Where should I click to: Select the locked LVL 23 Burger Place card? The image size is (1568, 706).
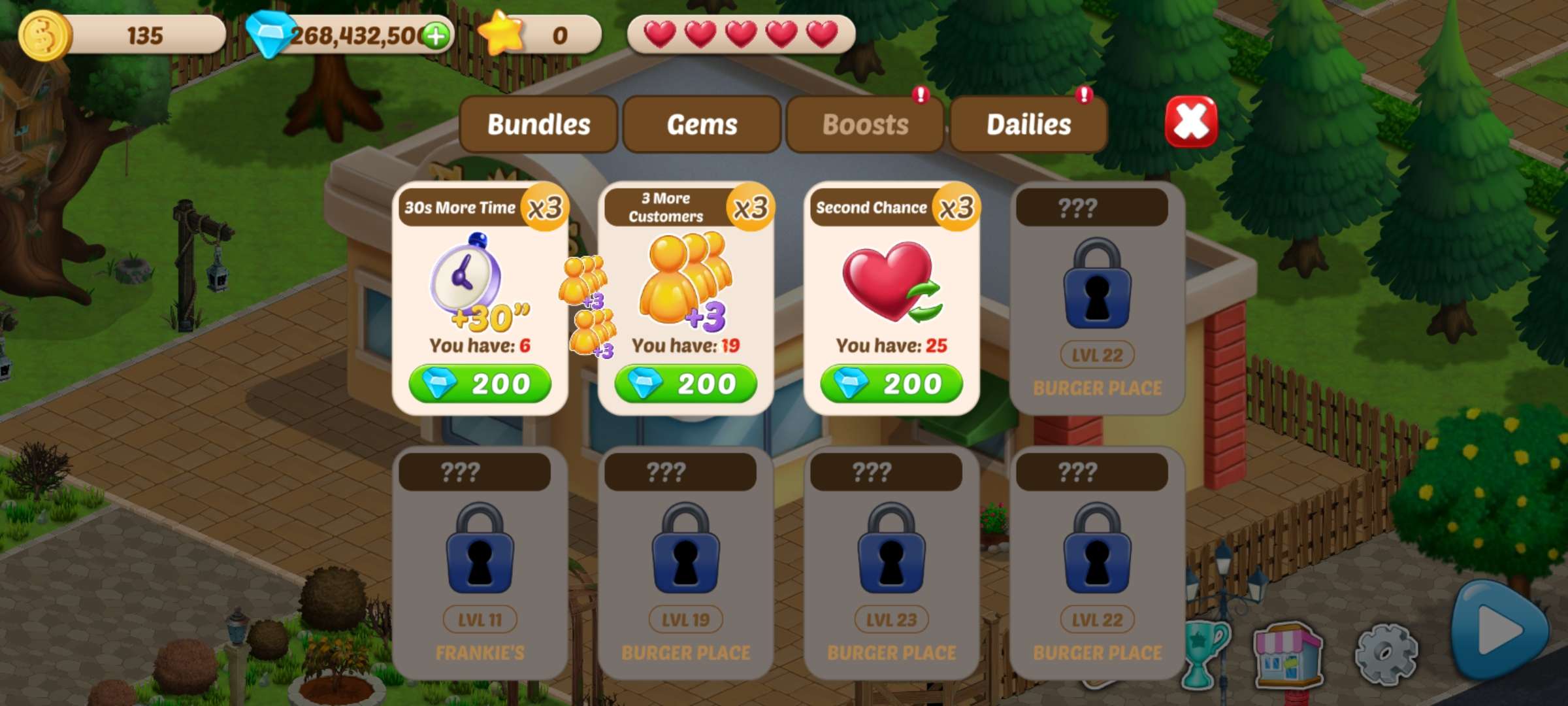[x=892, y=562]
